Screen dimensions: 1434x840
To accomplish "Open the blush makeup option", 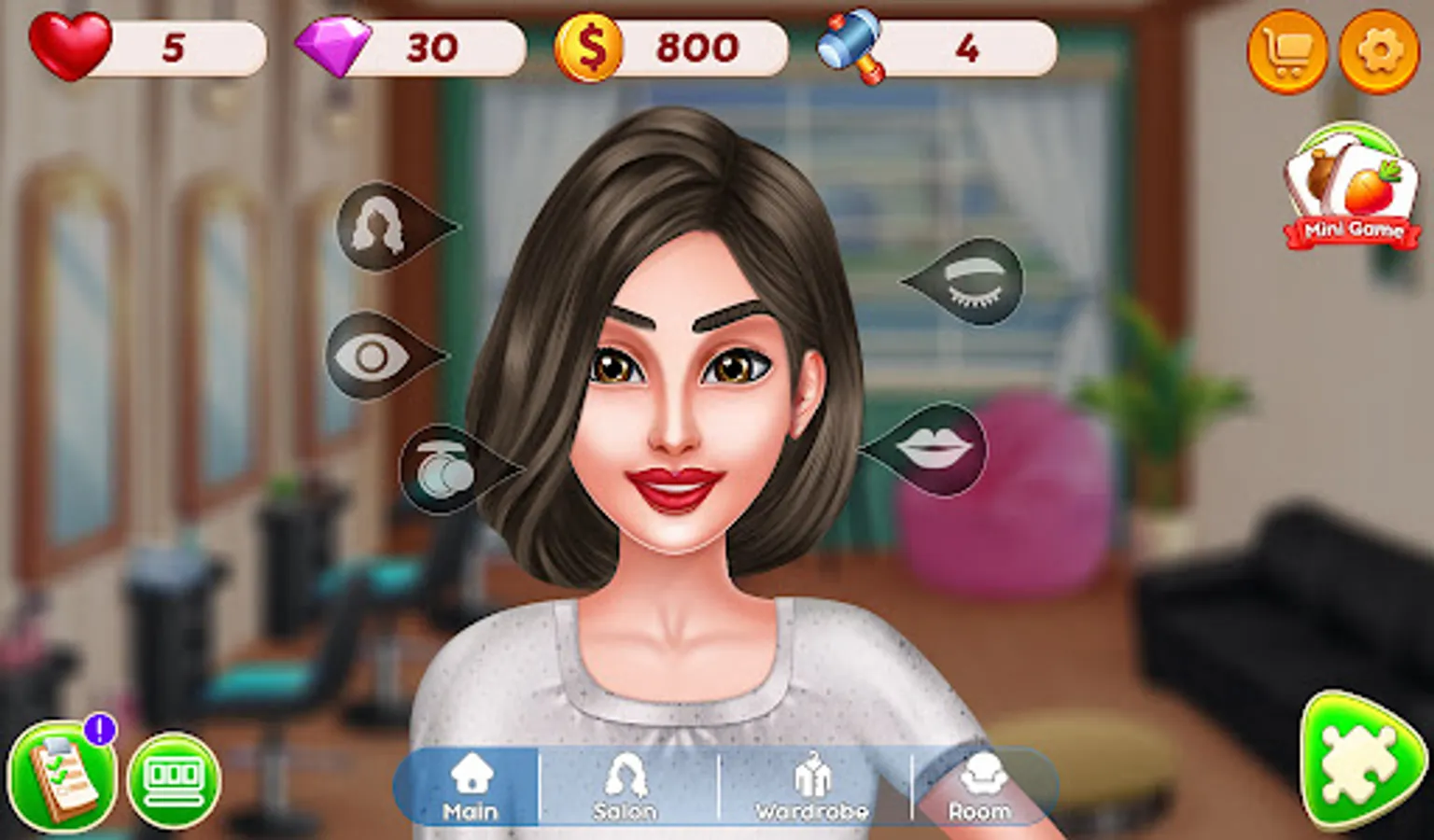I will 438,470.
